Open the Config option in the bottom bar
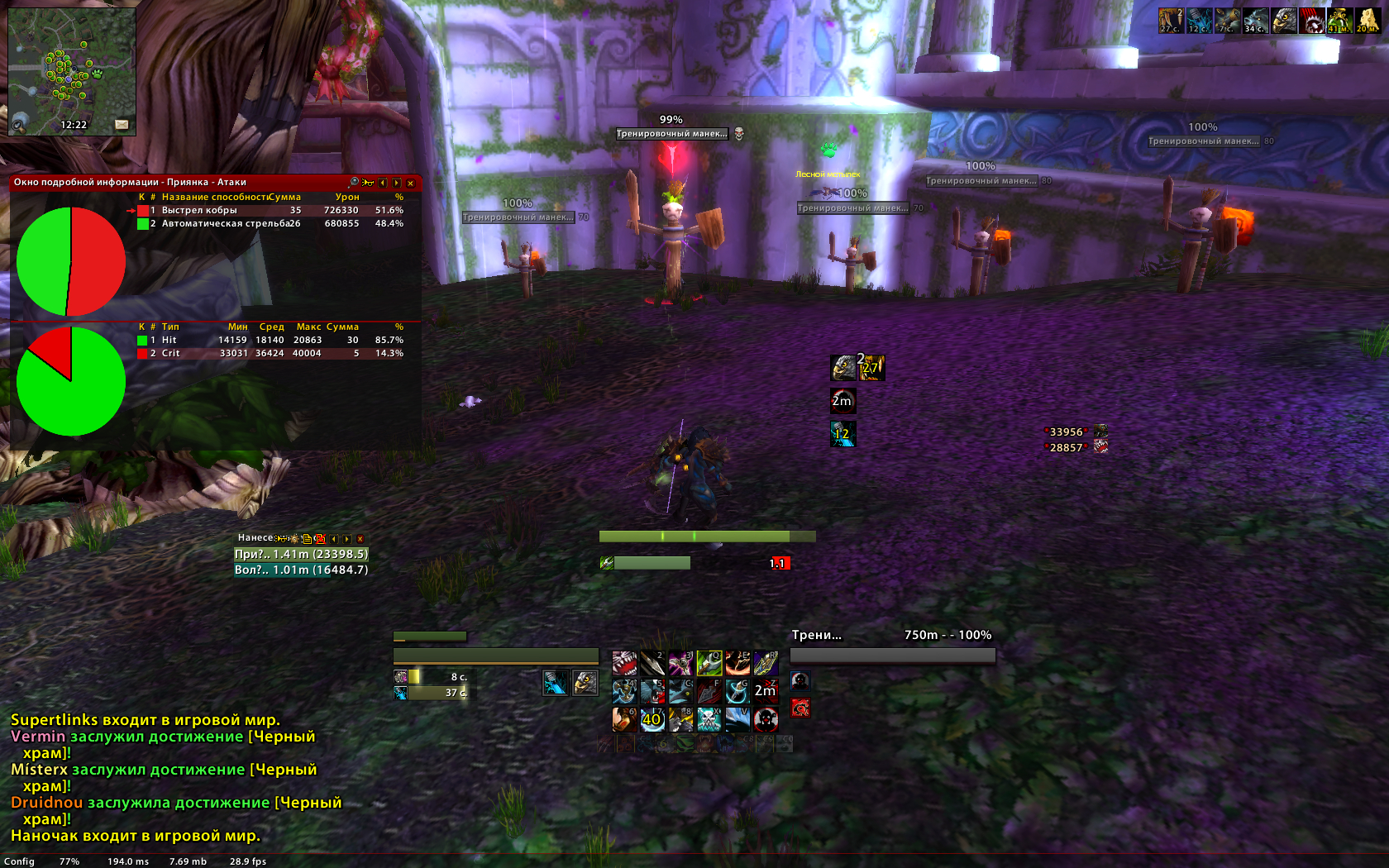Screen dimensions: 1389x868 19,861
